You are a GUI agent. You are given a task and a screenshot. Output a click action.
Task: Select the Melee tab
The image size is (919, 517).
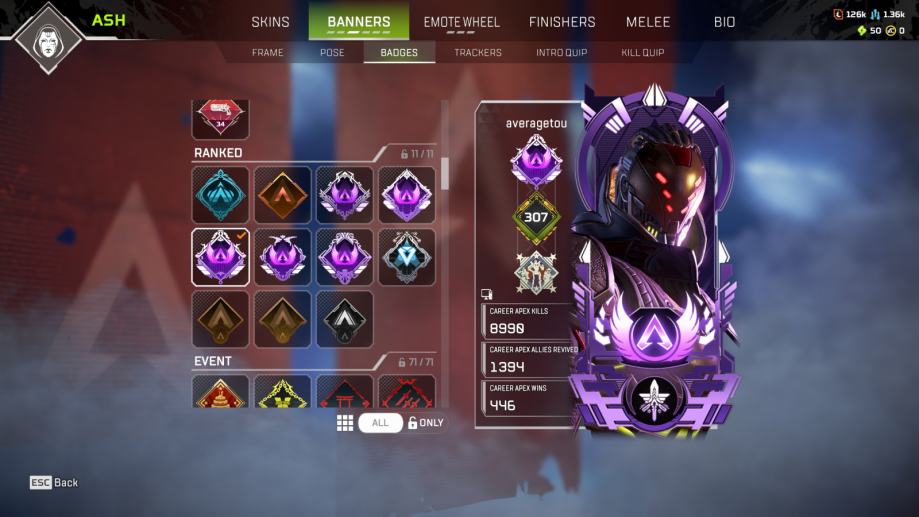(x=648, y=22)
